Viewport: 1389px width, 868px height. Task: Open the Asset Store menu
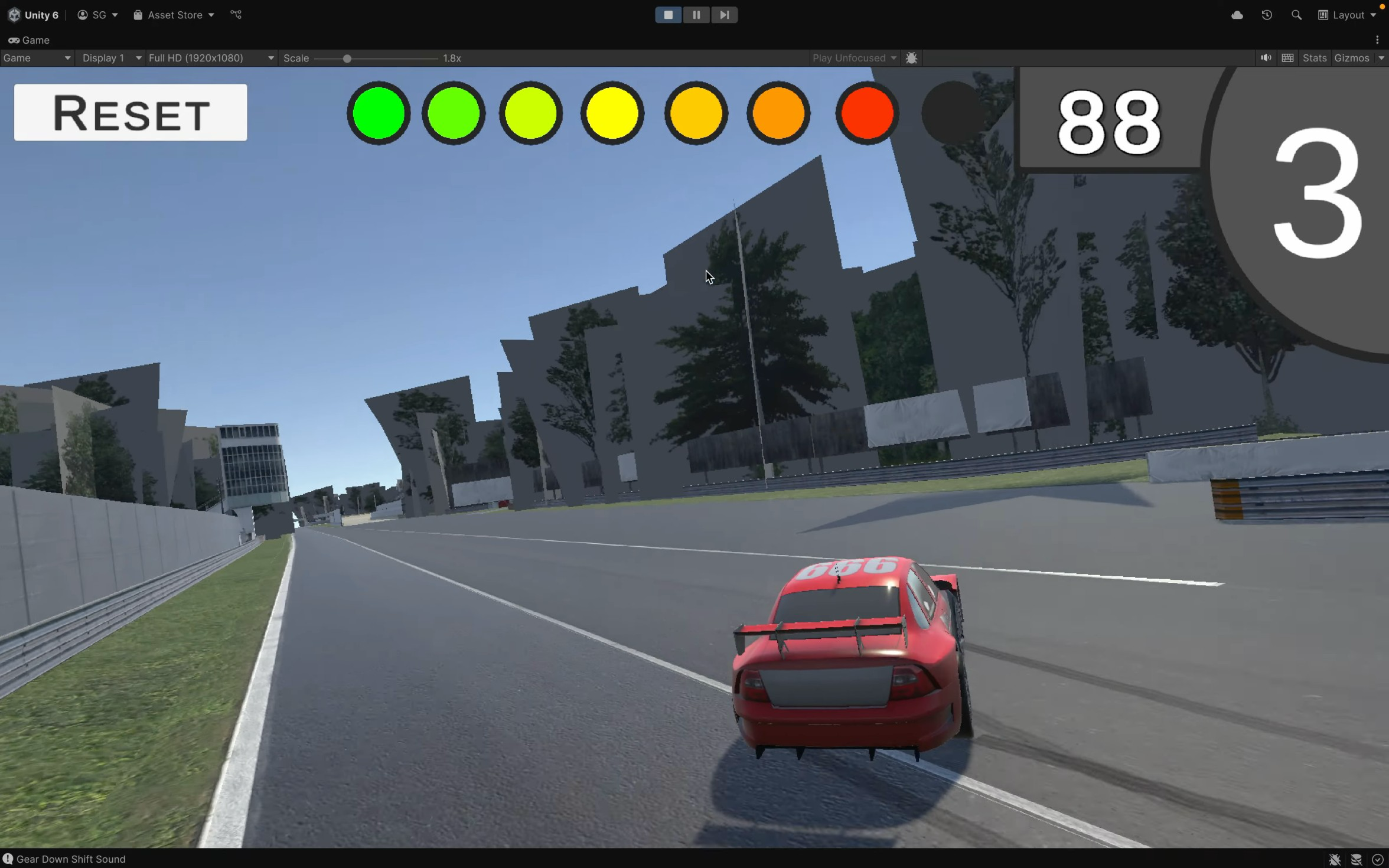(x=172, y=15)
